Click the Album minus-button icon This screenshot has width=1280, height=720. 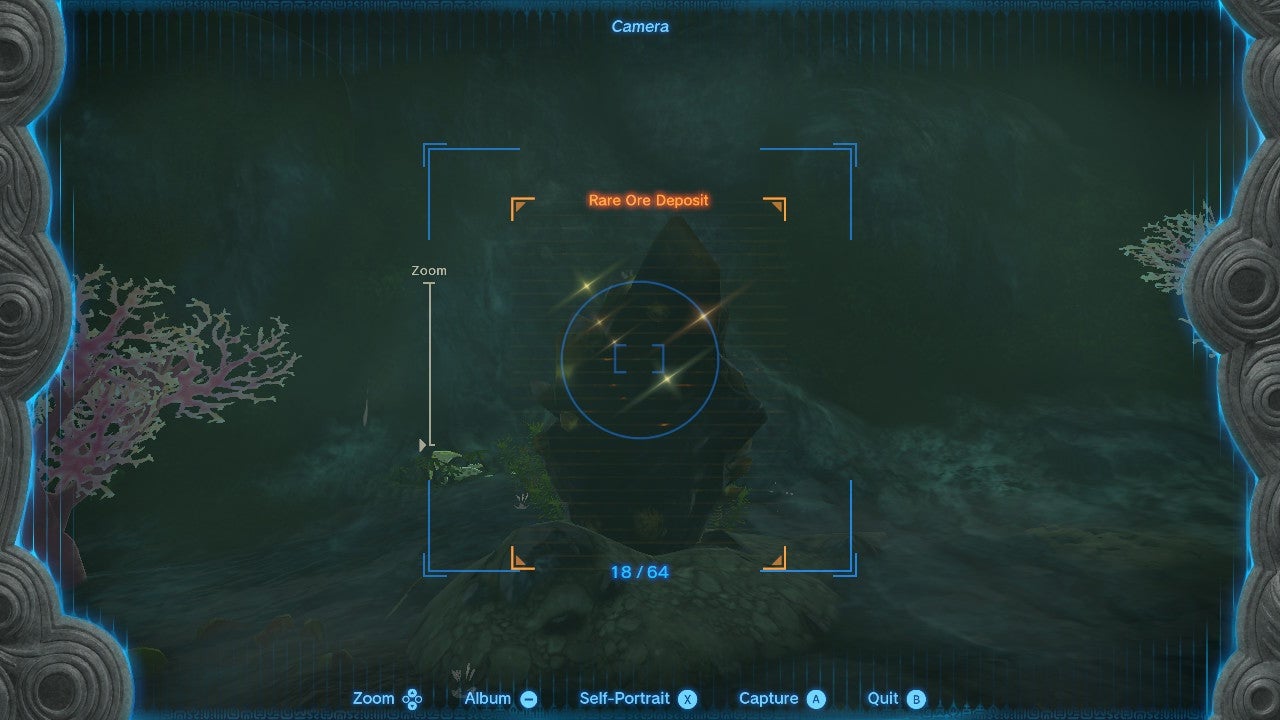point(527,698)
